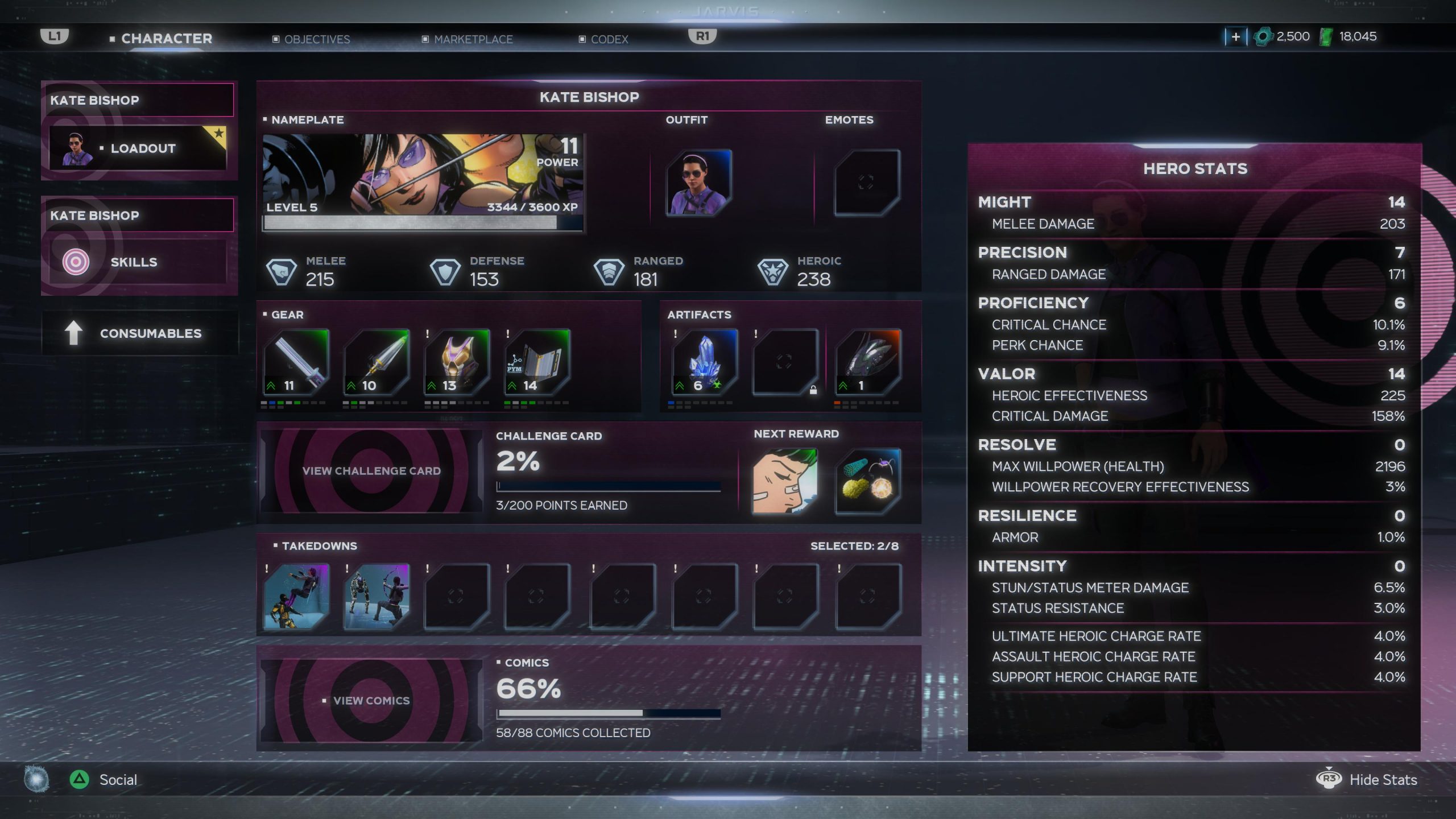Select the blue crystal artifact
This screenshot has width=1456, height=819.
pos(704,362)
